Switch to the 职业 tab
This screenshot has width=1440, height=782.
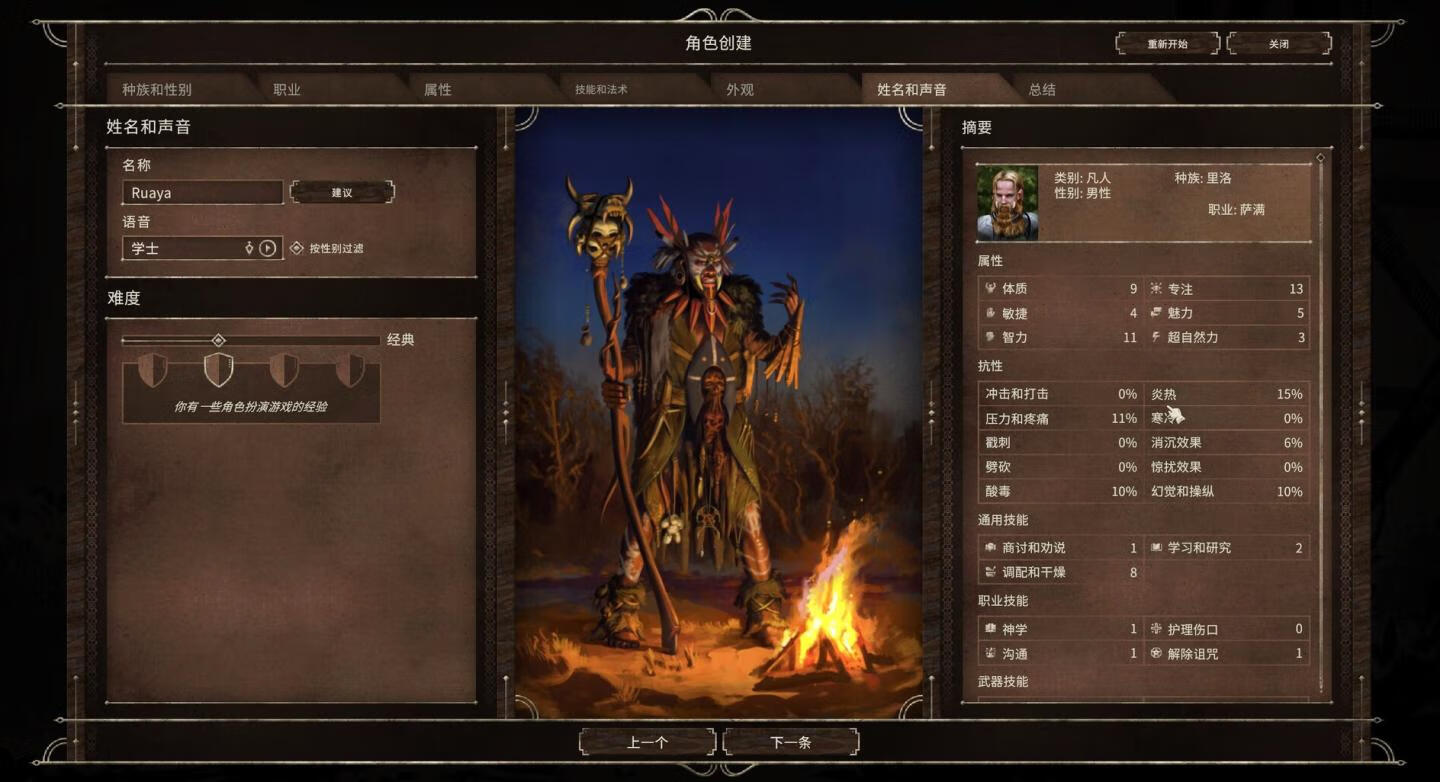coord(287,89)
